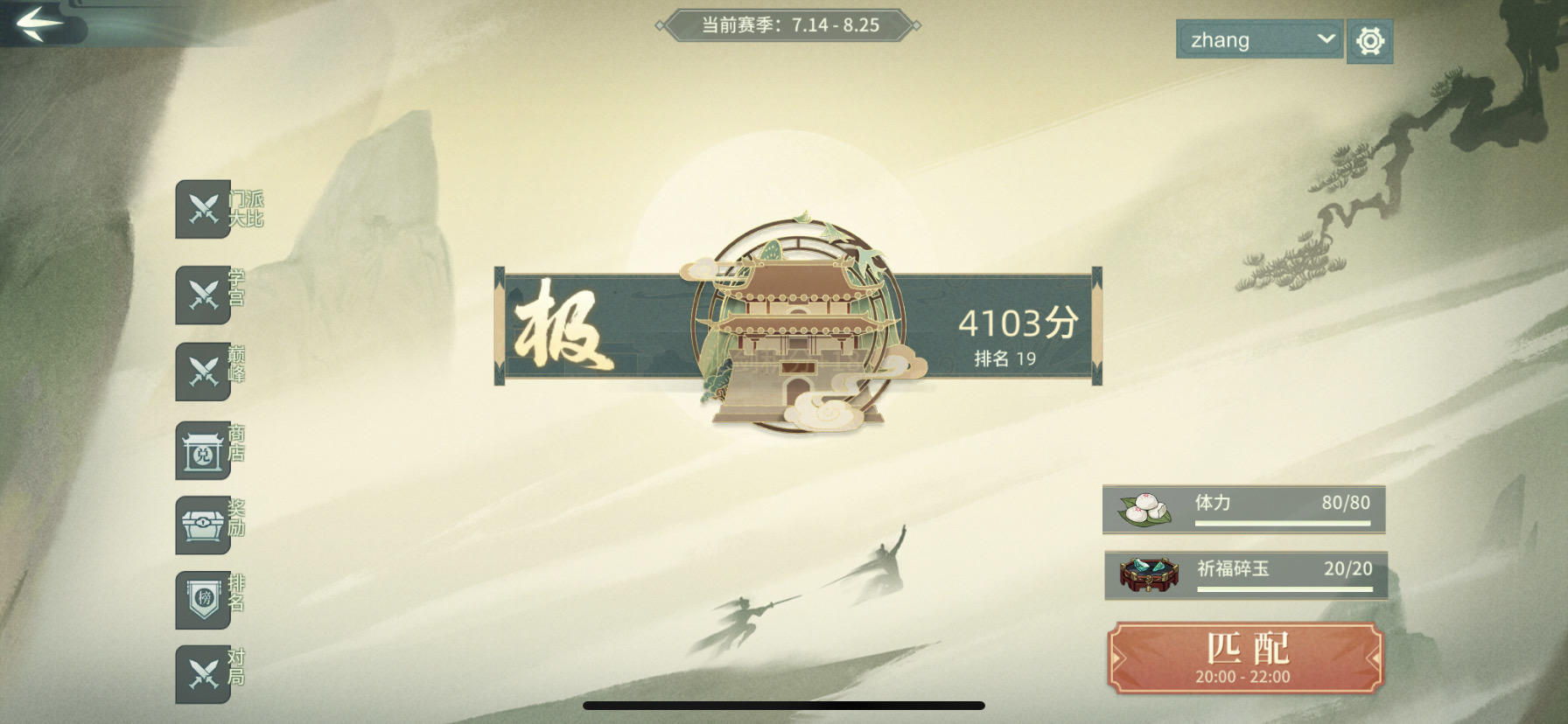View the 排名 ranking shield icon
Screen dimensions: 1568x724
[x=204, y=599]
